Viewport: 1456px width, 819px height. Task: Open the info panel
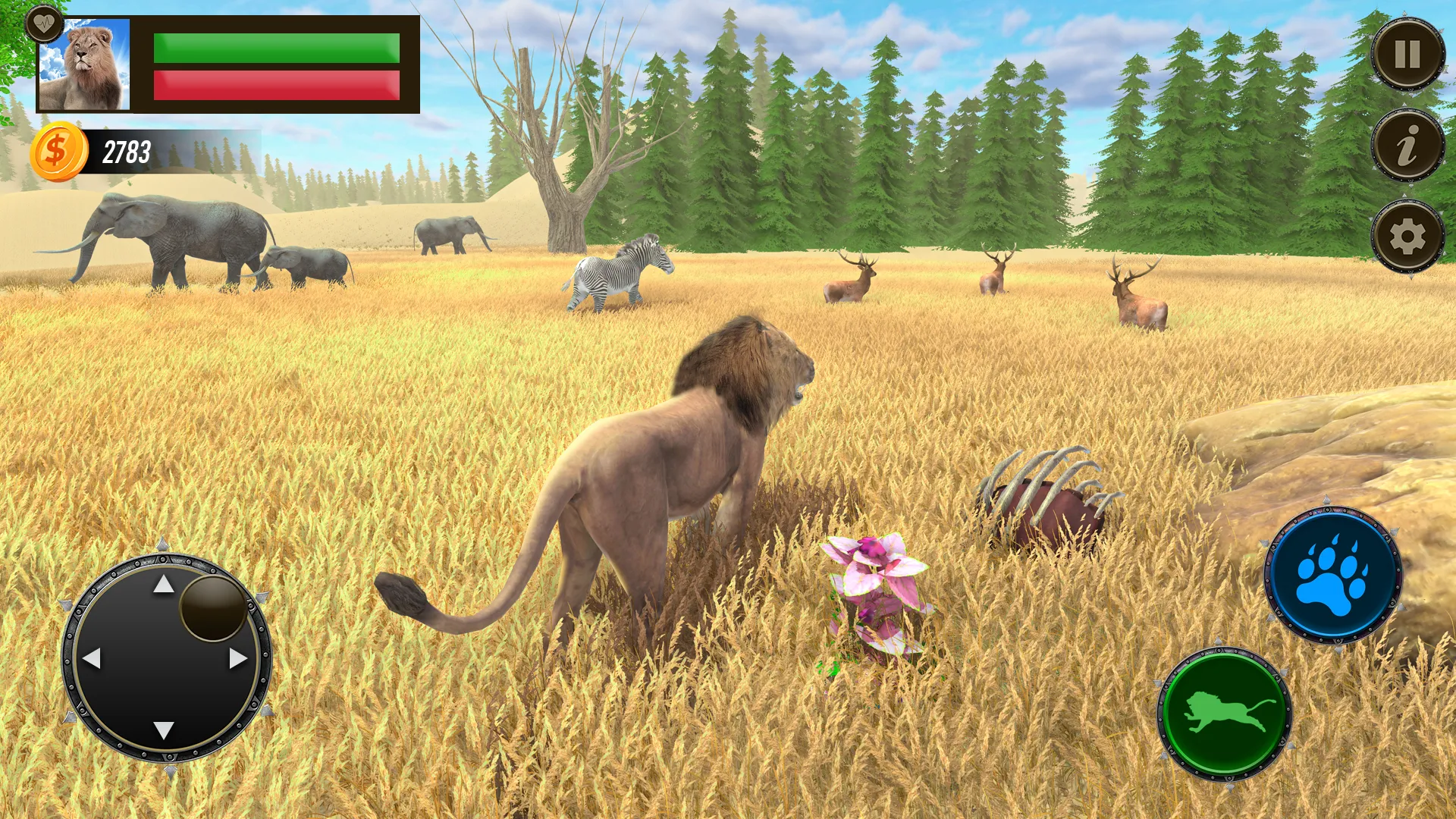1407,146
